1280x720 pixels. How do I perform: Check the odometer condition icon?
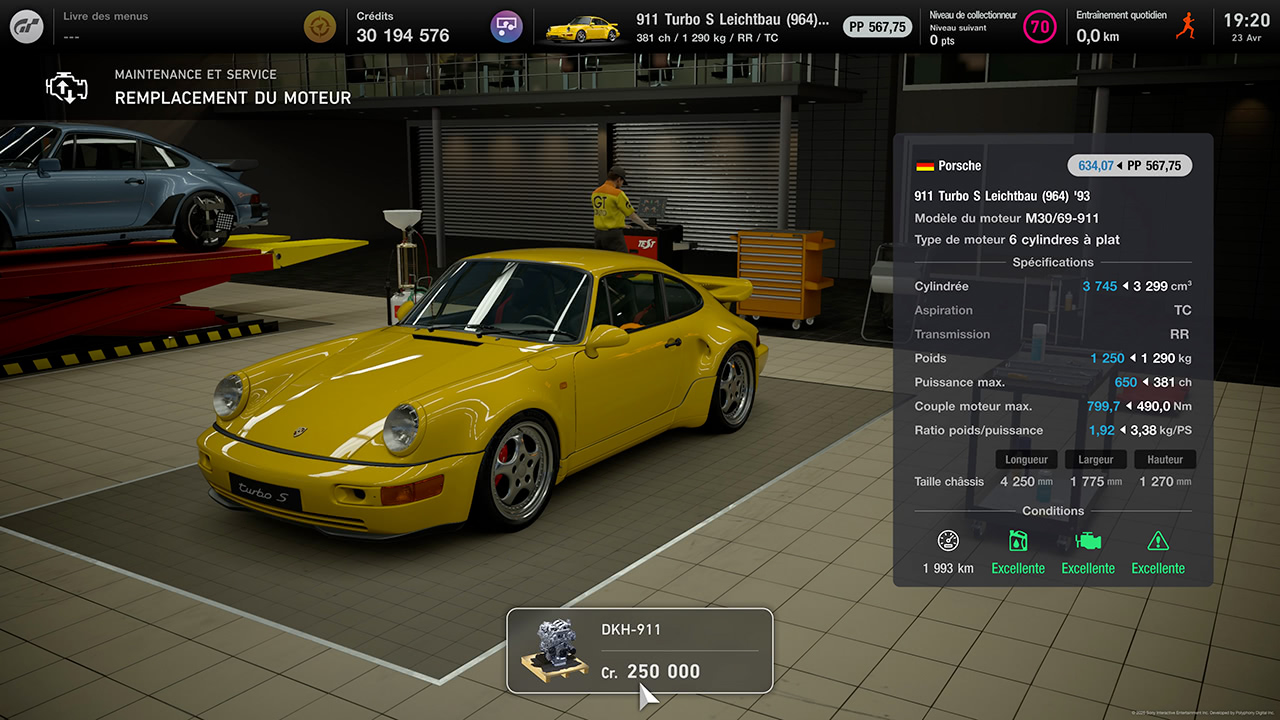click(948, 541)
